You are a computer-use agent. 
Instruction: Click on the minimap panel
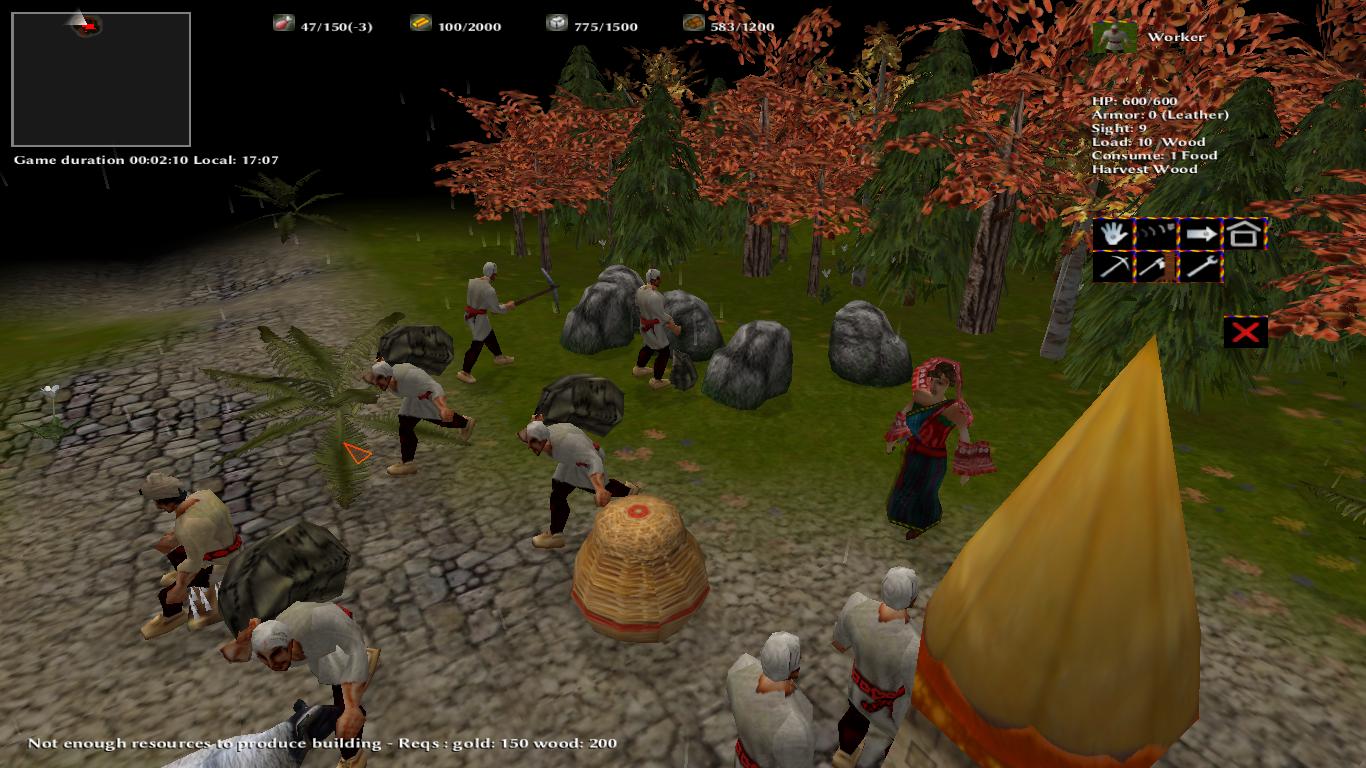coord(101,80)
